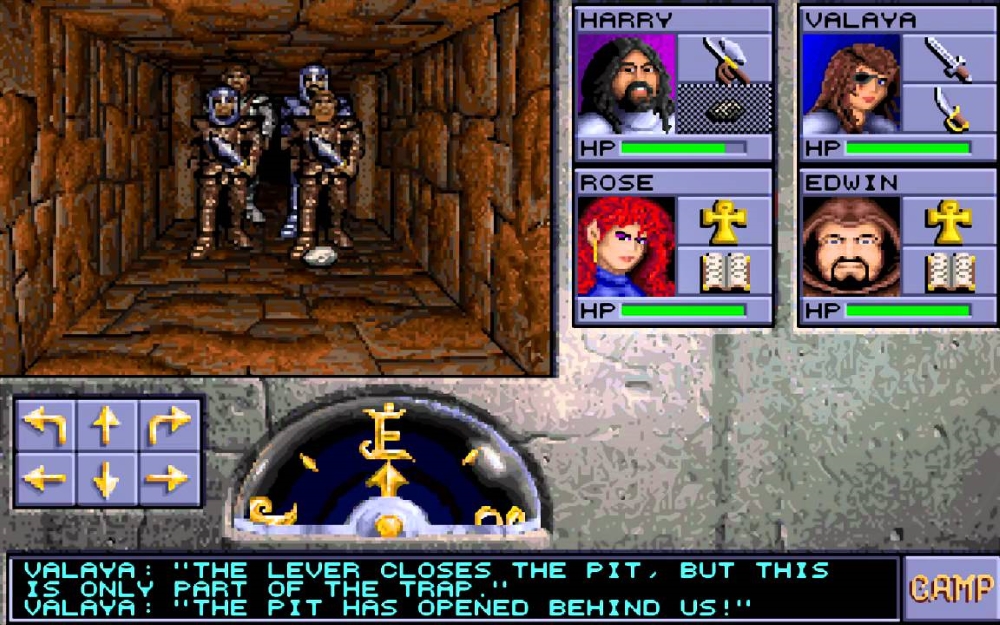Attack with Harry's axe
This screenshot has height=625, width=1000.
[x=724, y=59]
